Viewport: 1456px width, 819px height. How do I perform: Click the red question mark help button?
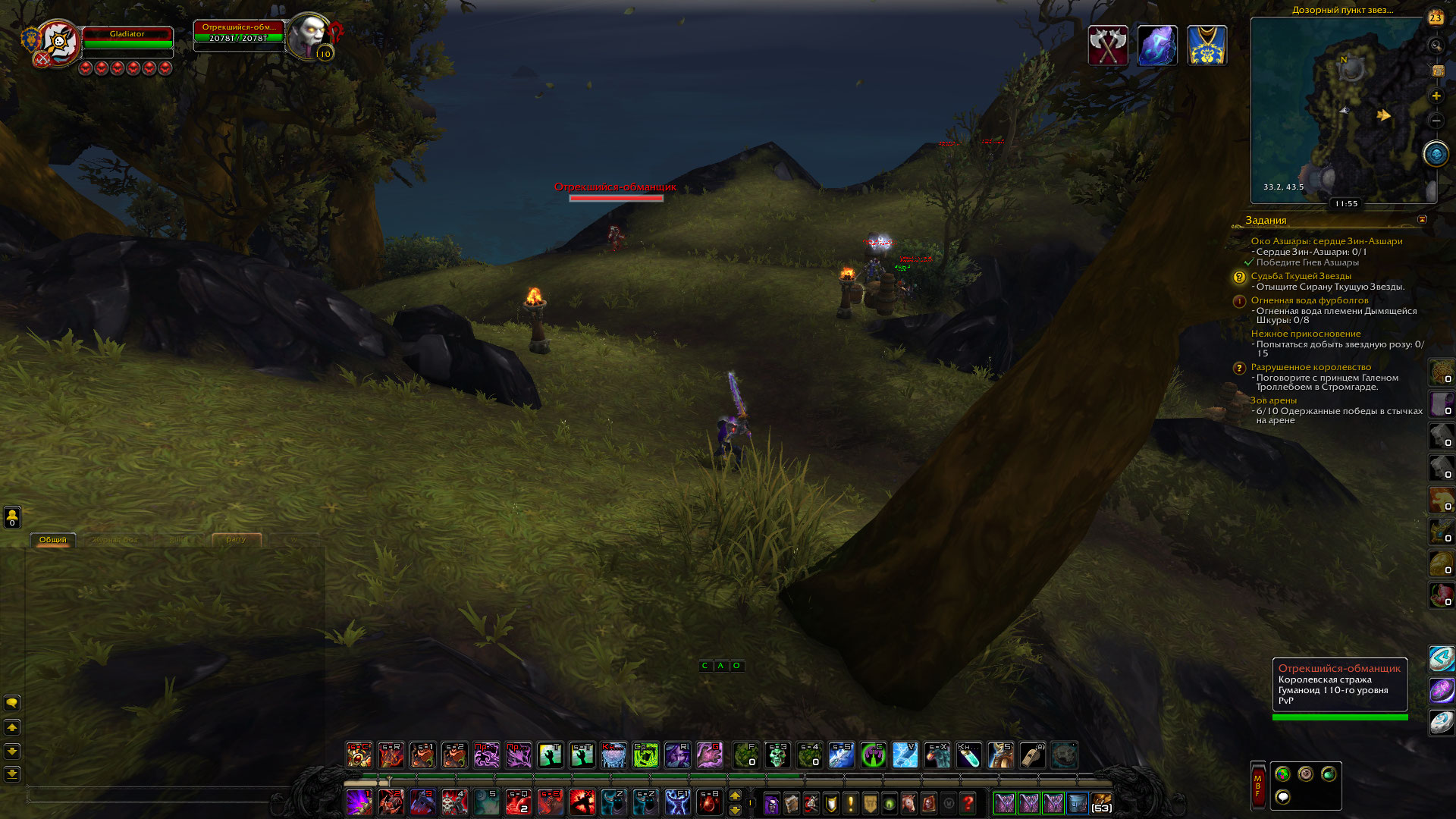pyautogui.click(x=968, y=802)
